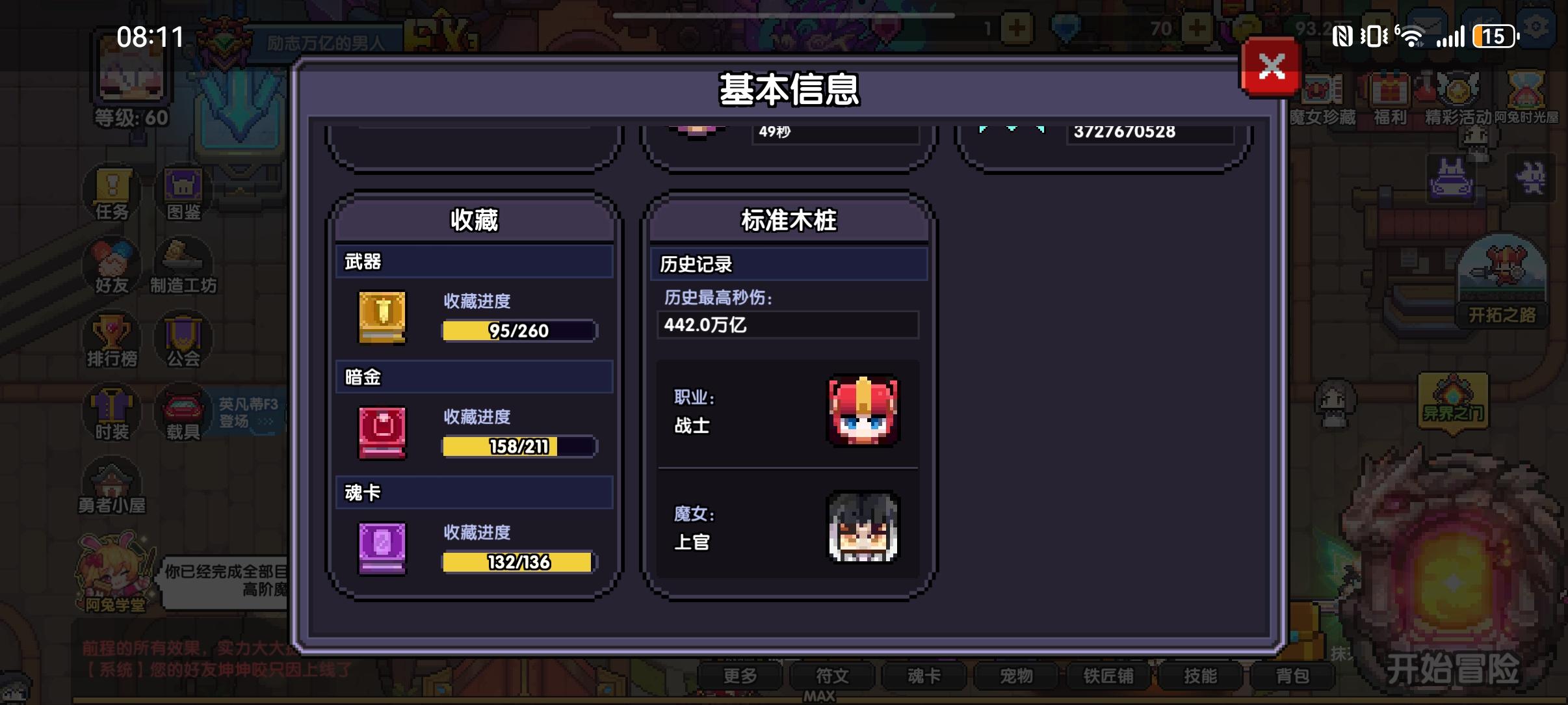The width and height of the screenshot is (1568, 705).
Task: Click the 魂卡 collection progress bar 132/136
Action: (x=518, y=562)
